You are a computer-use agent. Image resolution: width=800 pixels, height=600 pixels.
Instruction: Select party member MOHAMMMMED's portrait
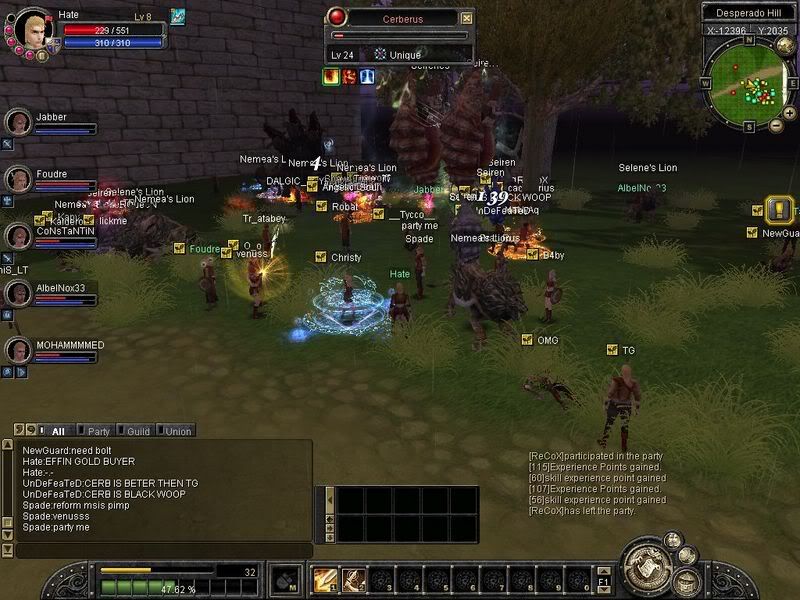point(17,351)
